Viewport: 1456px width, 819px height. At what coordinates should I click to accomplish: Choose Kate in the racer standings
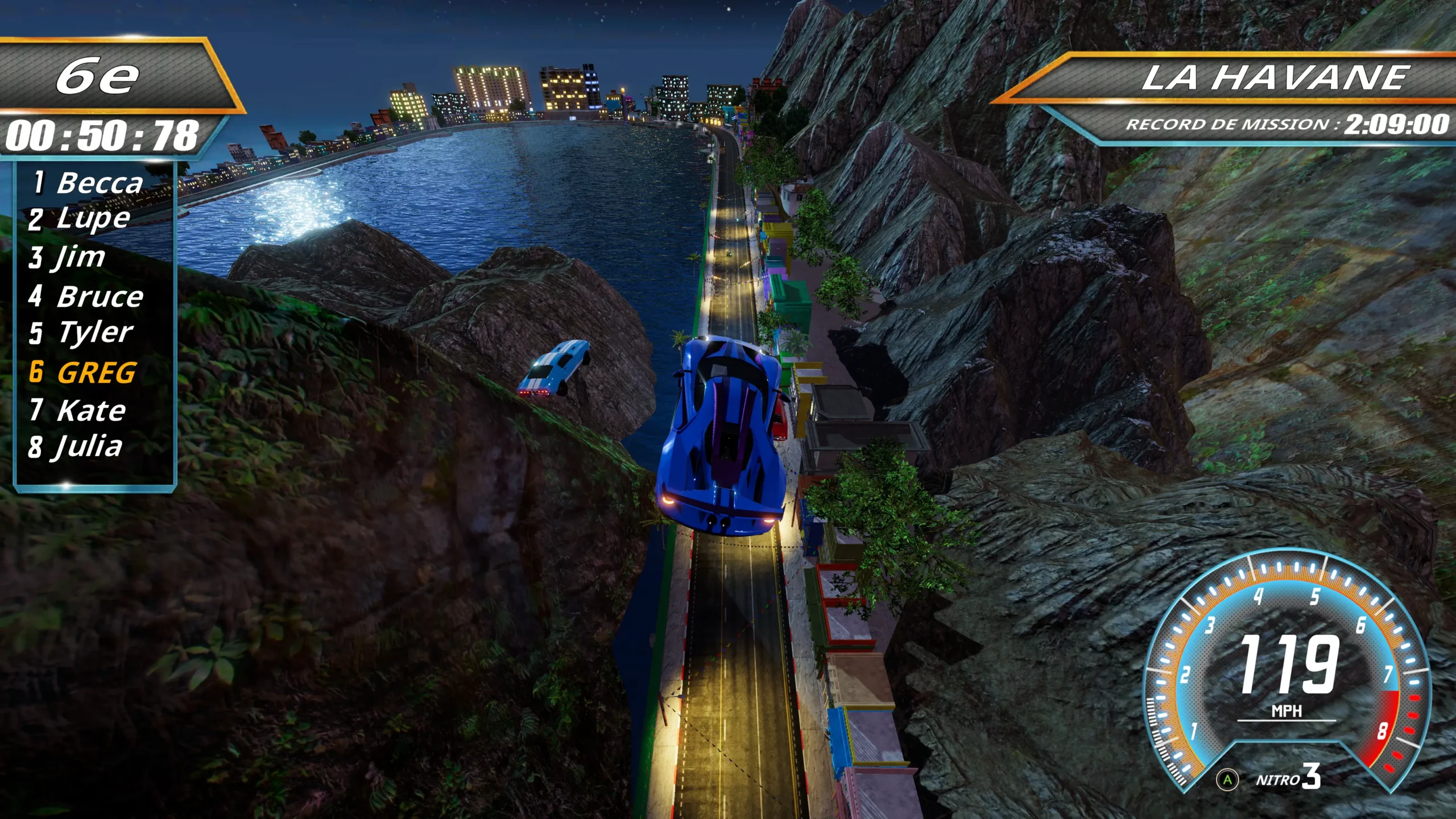click(x=78, y=410)
